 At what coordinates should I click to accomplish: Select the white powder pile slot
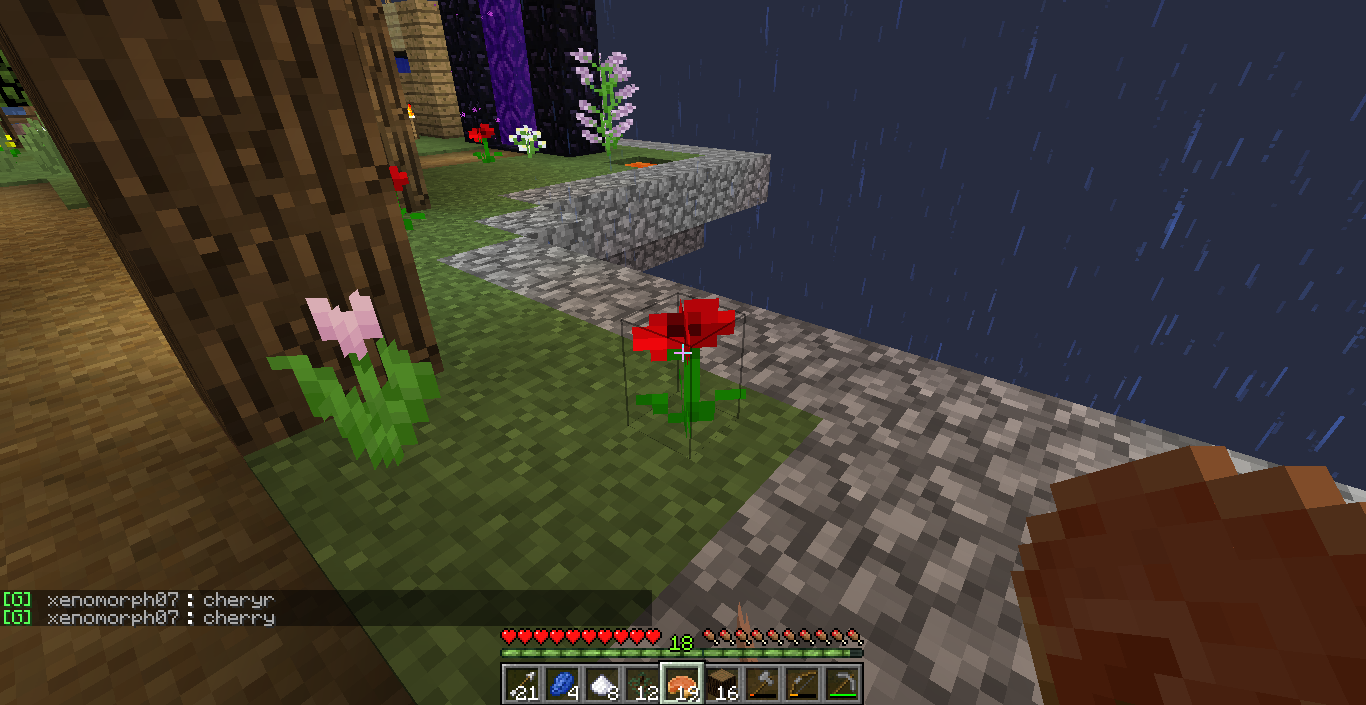602,684
